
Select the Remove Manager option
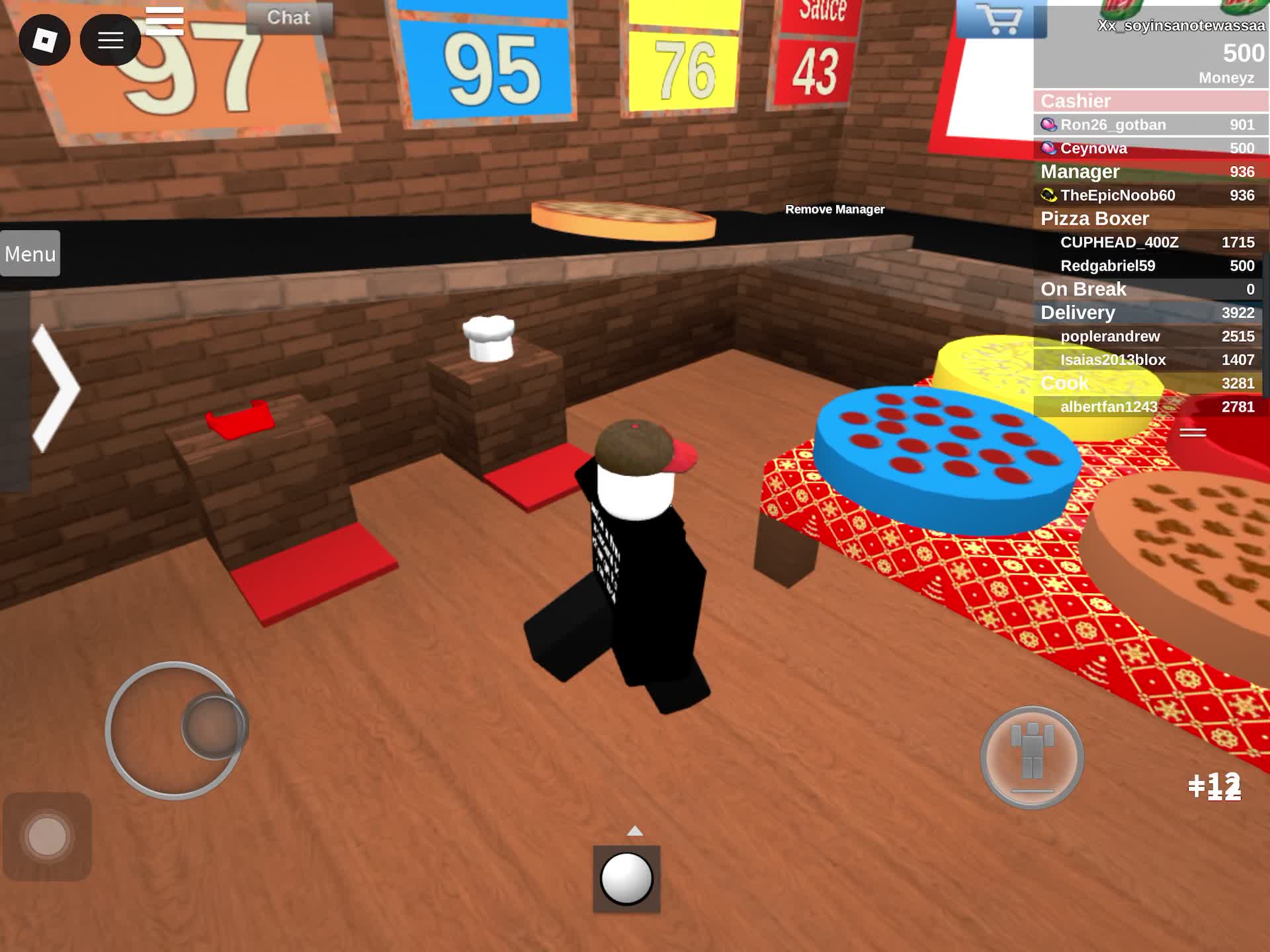[835, 210]
